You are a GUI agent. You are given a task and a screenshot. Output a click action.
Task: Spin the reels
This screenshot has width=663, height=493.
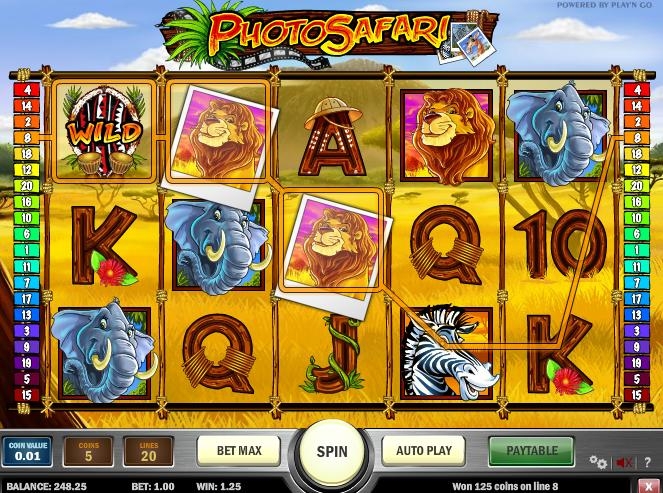click(x=332, y=451)
